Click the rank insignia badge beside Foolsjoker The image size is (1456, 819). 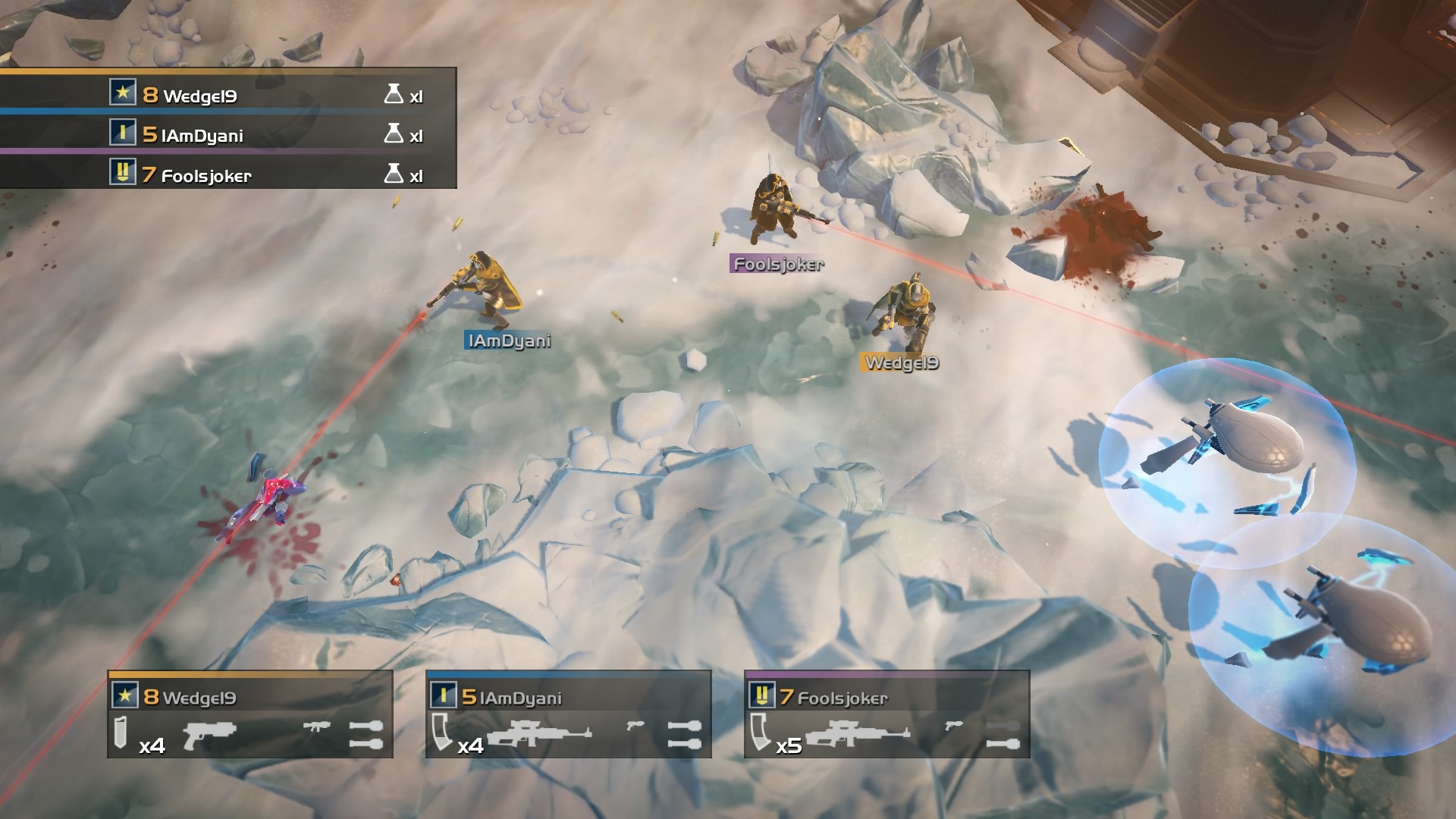point(122,175)
